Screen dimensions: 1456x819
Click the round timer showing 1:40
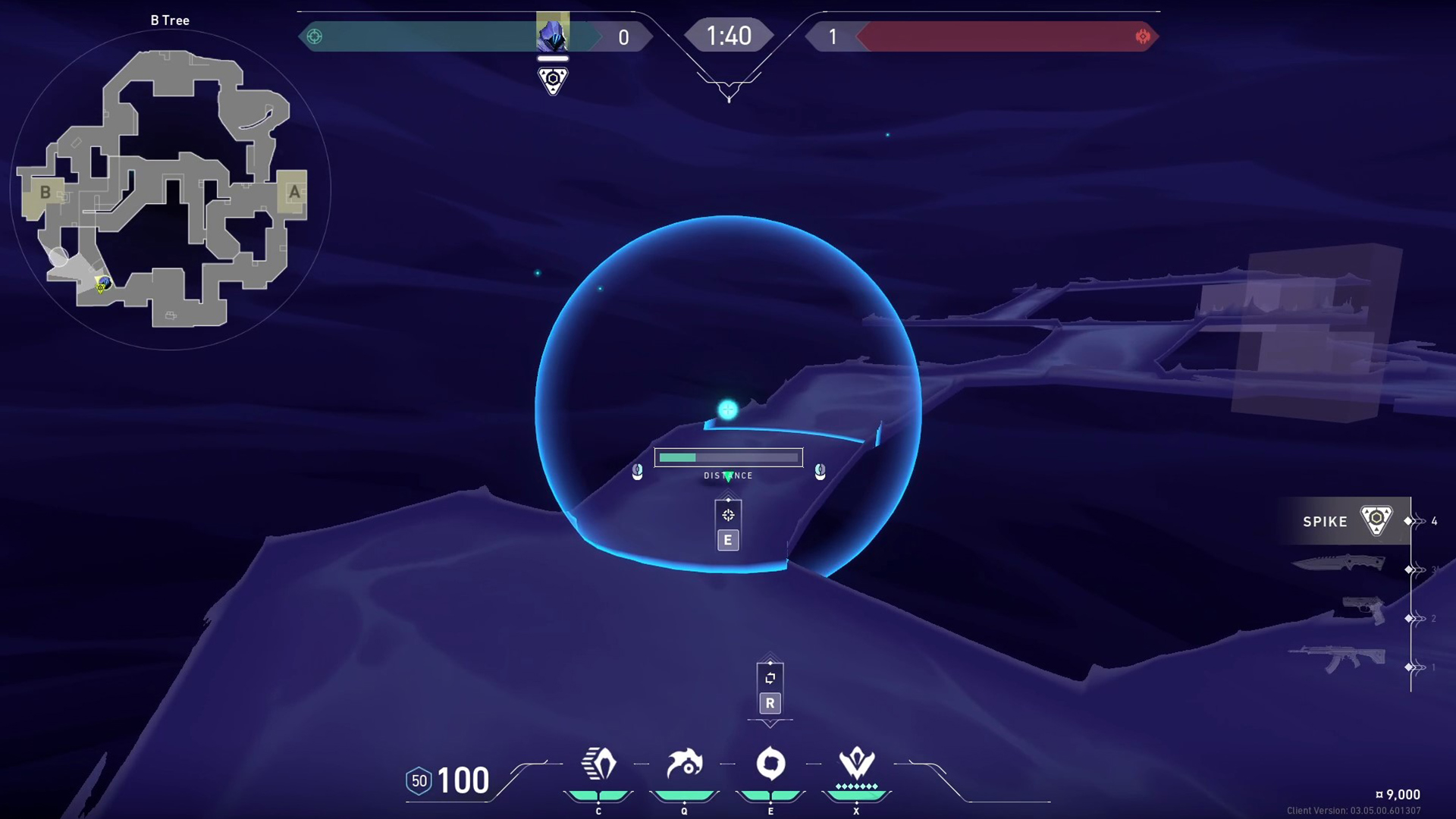[728, 34]
